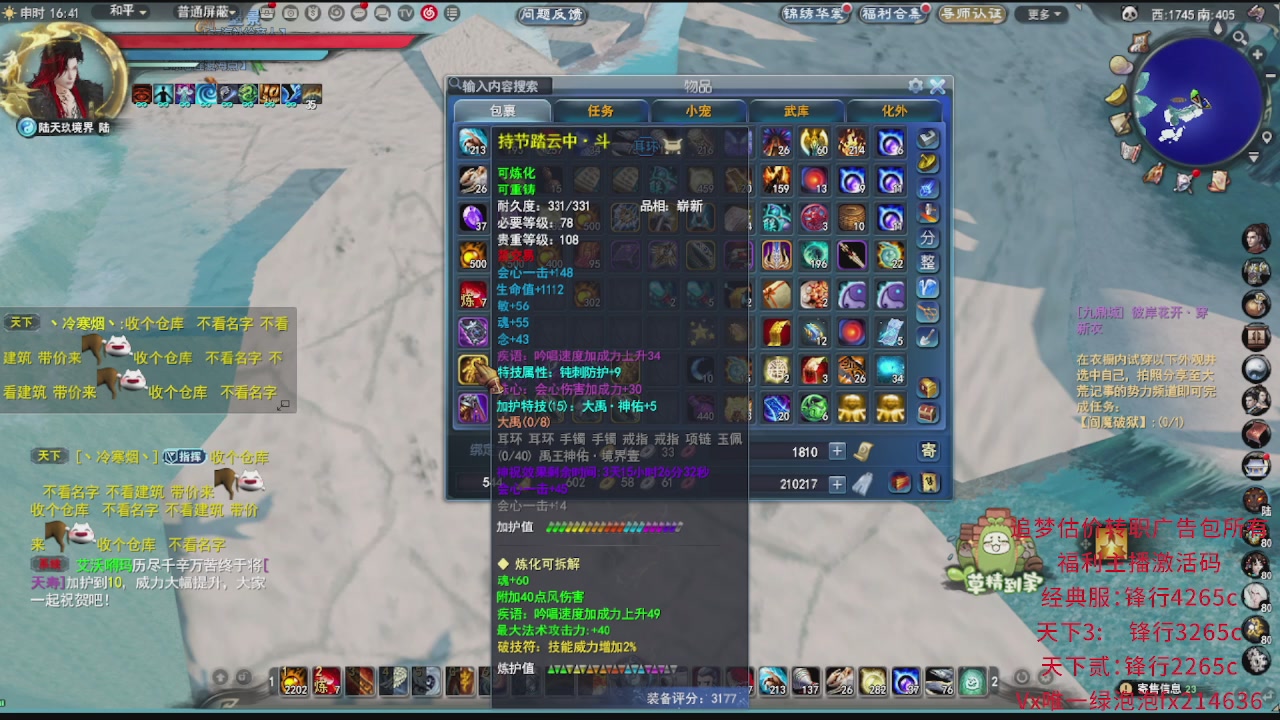This screenshot has height=720, width=1280.
Task: Click the 问题反馈 feedback button
Action: 550,14
